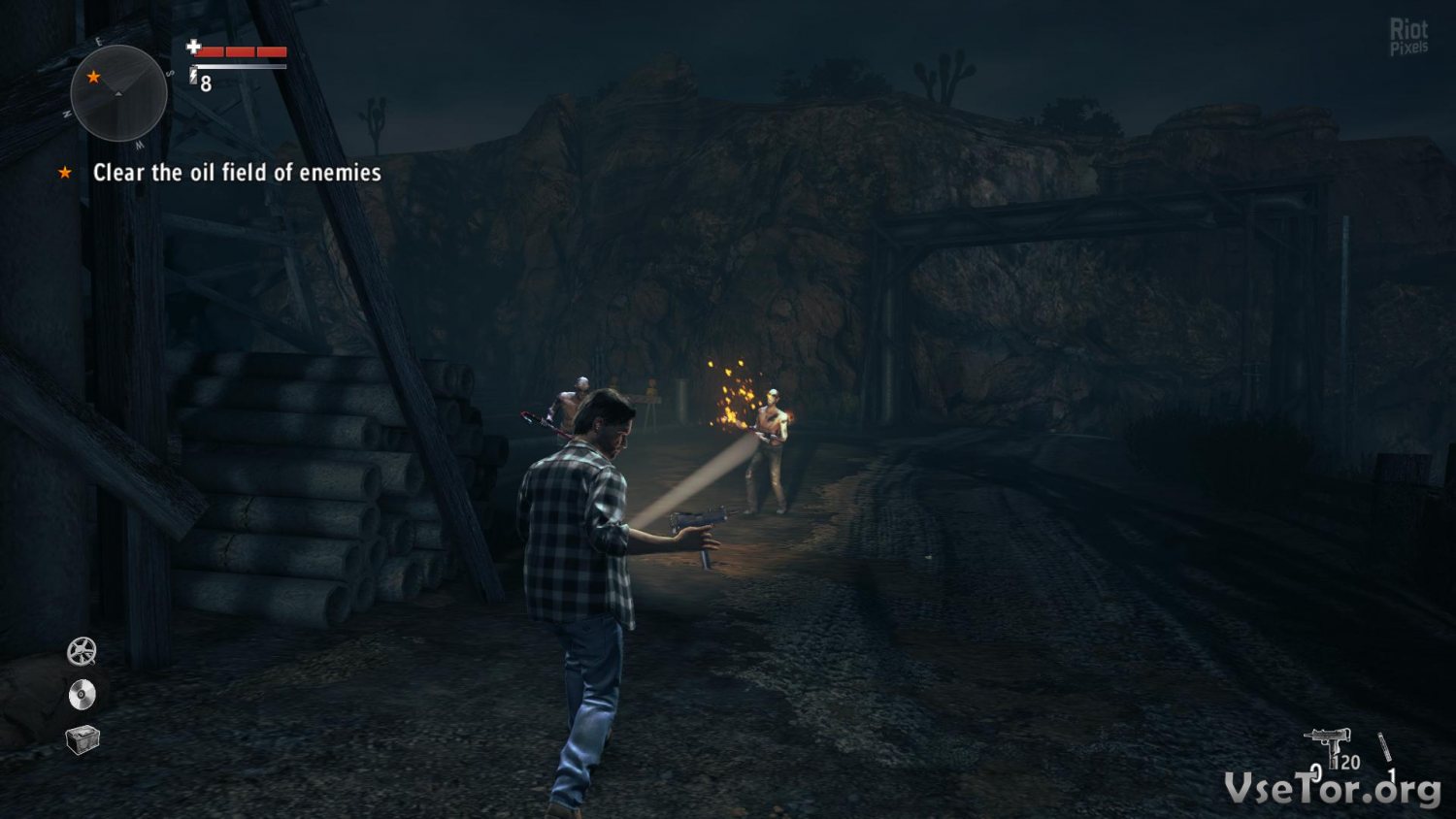Image resolution: width=1456 pixels, height=819 pixels.
Task: Click the 'Clear the oil field' objective
Action: point(236,173)
